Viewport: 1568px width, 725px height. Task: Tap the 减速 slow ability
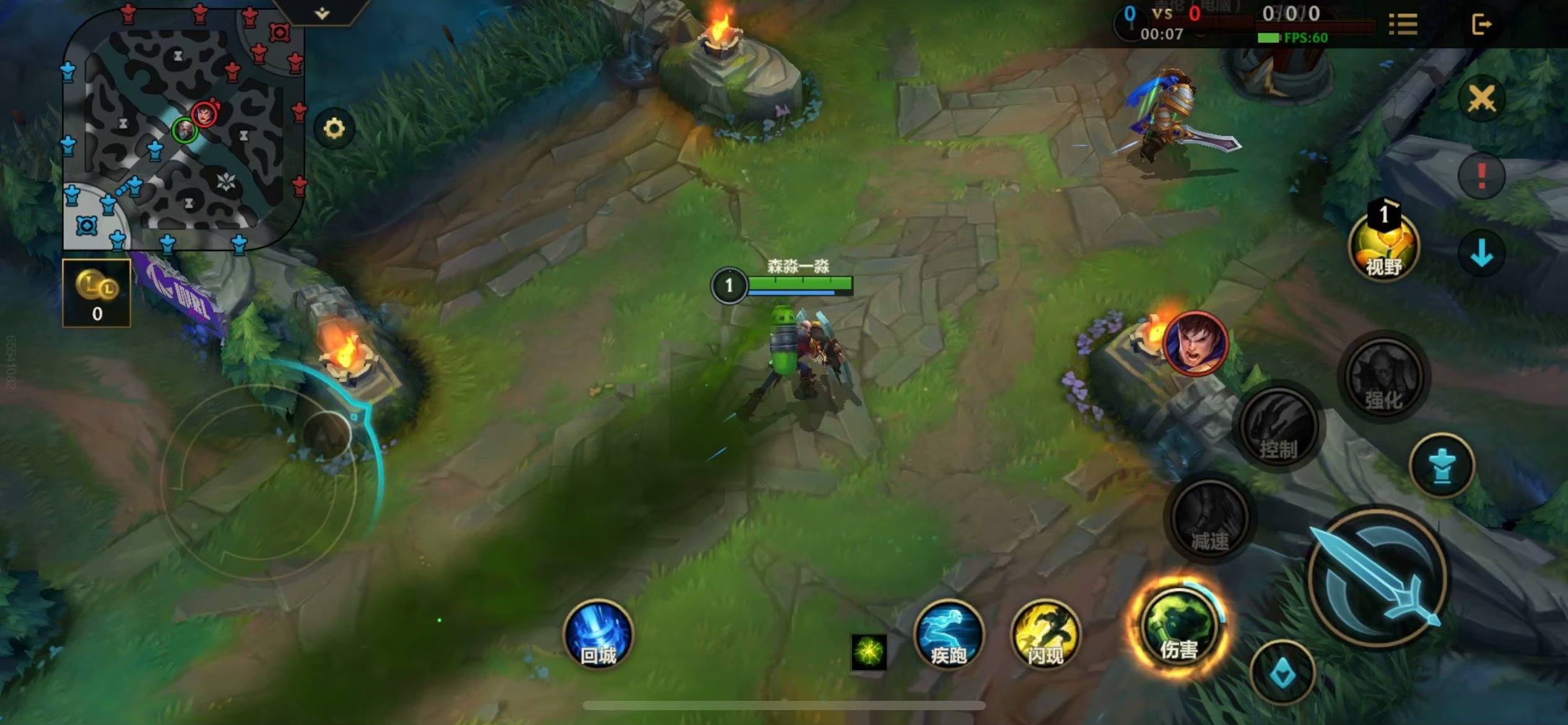point(1209,520)
